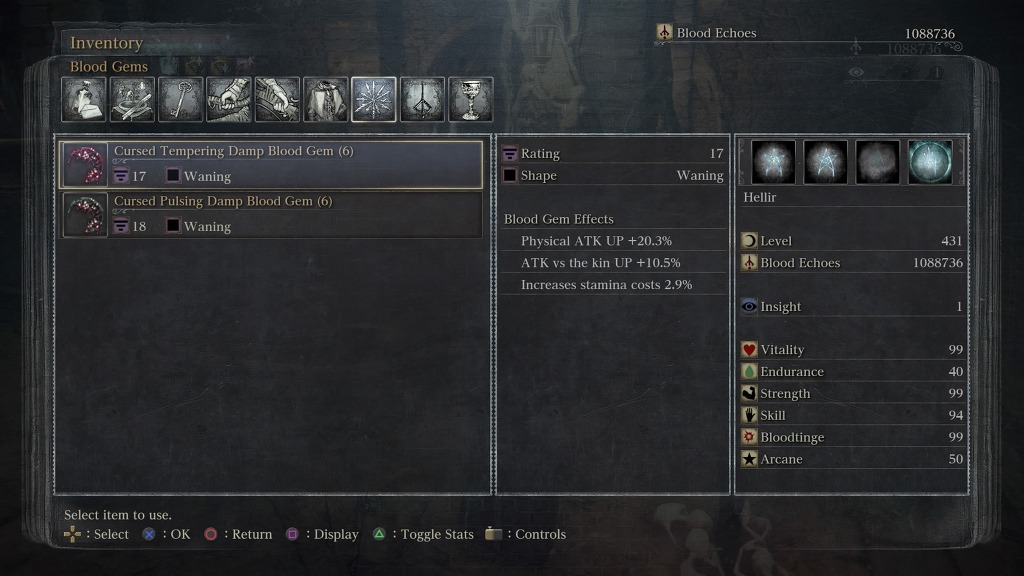The width and height of the screenshot is (1024, 576).
Task: Open the key items tab
Action: (181, 100)
